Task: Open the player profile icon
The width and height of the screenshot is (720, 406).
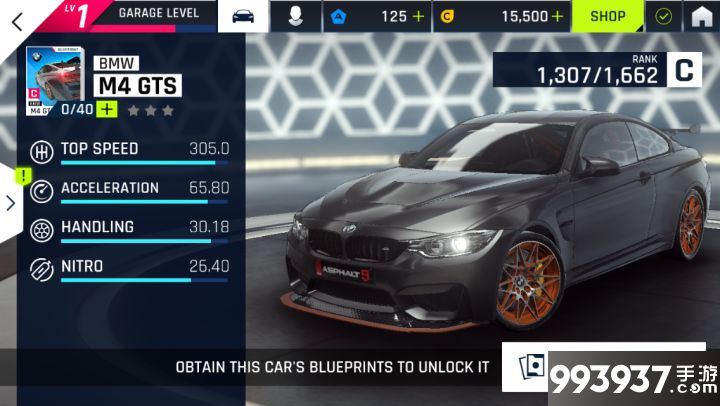Action: (x=298, y=16)
